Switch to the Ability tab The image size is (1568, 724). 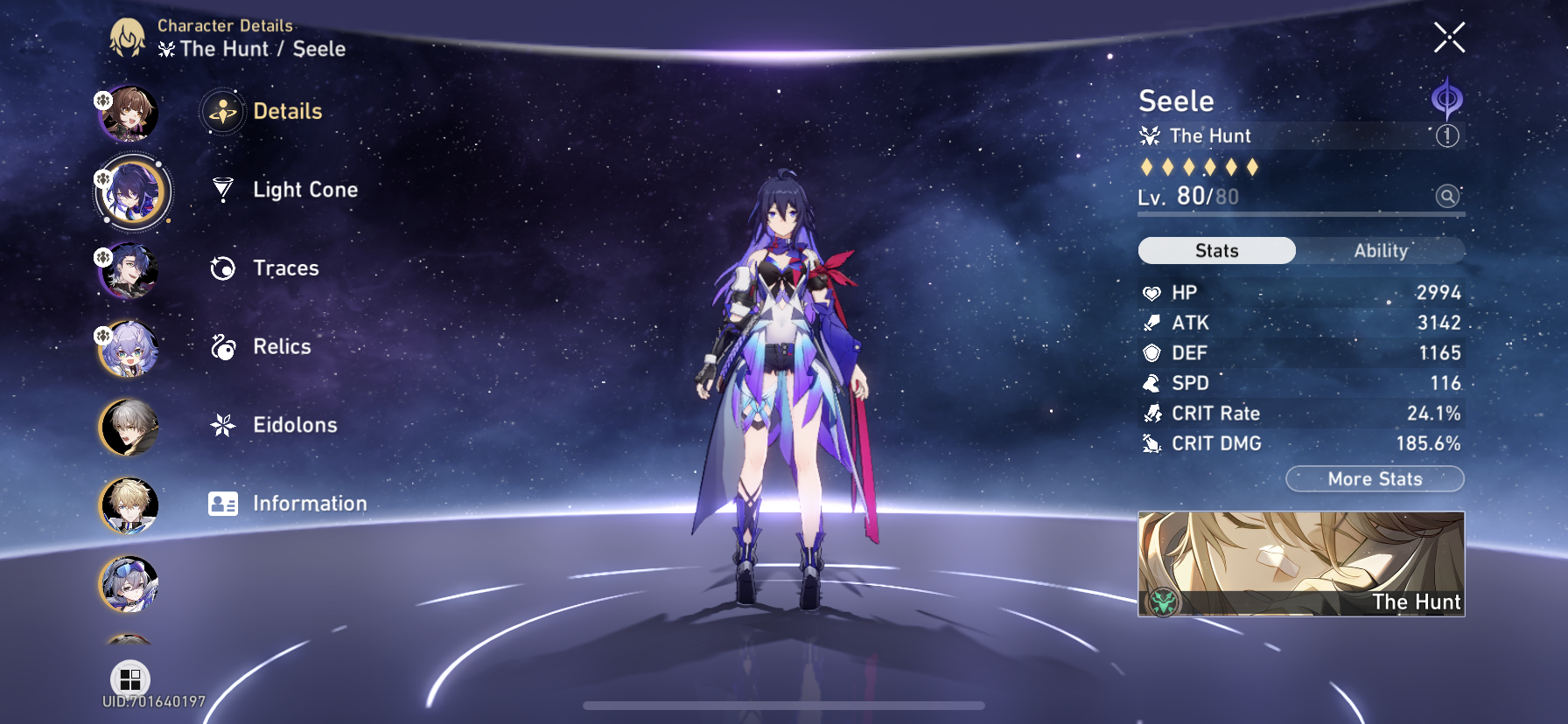[x=1380, y=250]
